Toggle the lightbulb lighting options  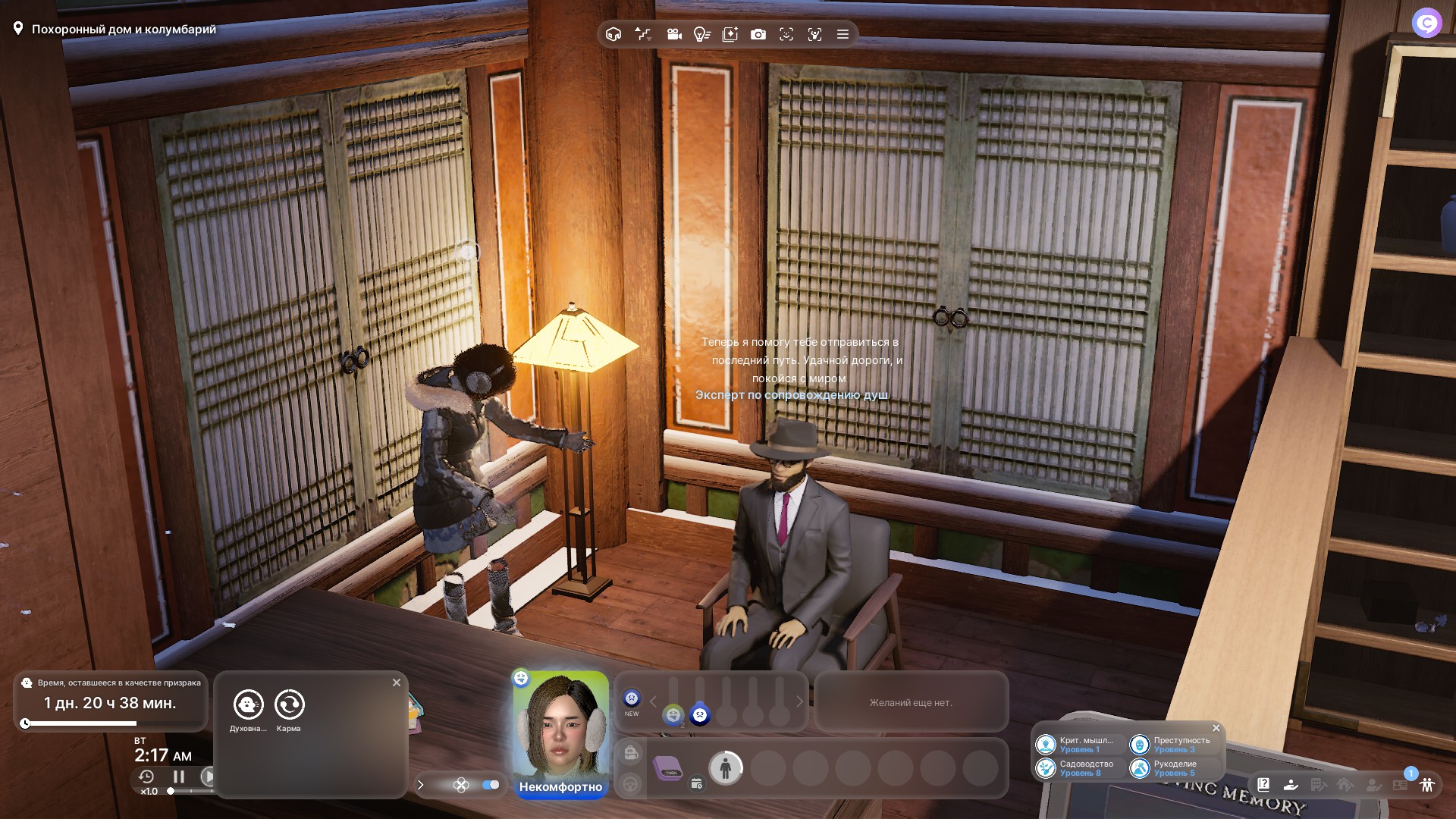tap(701, 34)
